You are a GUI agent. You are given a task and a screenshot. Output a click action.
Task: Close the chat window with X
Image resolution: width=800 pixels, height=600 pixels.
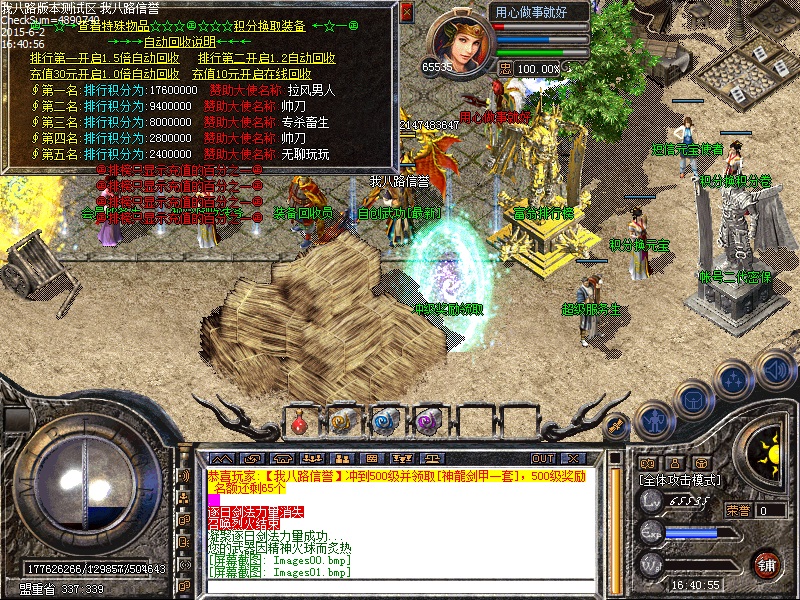point(575,458)
